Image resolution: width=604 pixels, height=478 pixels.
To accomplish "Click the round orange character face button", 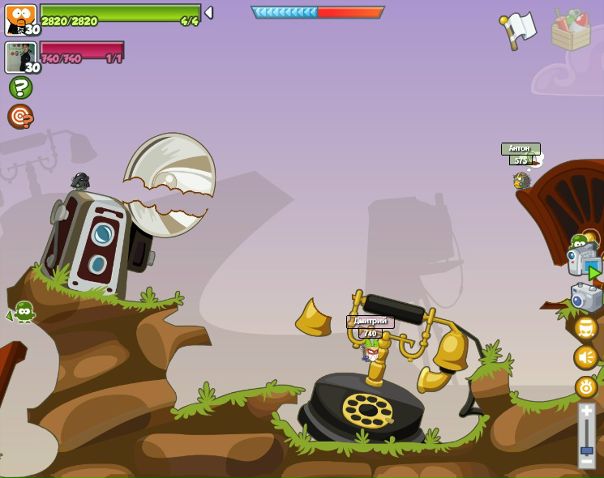I will click(586, 328).
